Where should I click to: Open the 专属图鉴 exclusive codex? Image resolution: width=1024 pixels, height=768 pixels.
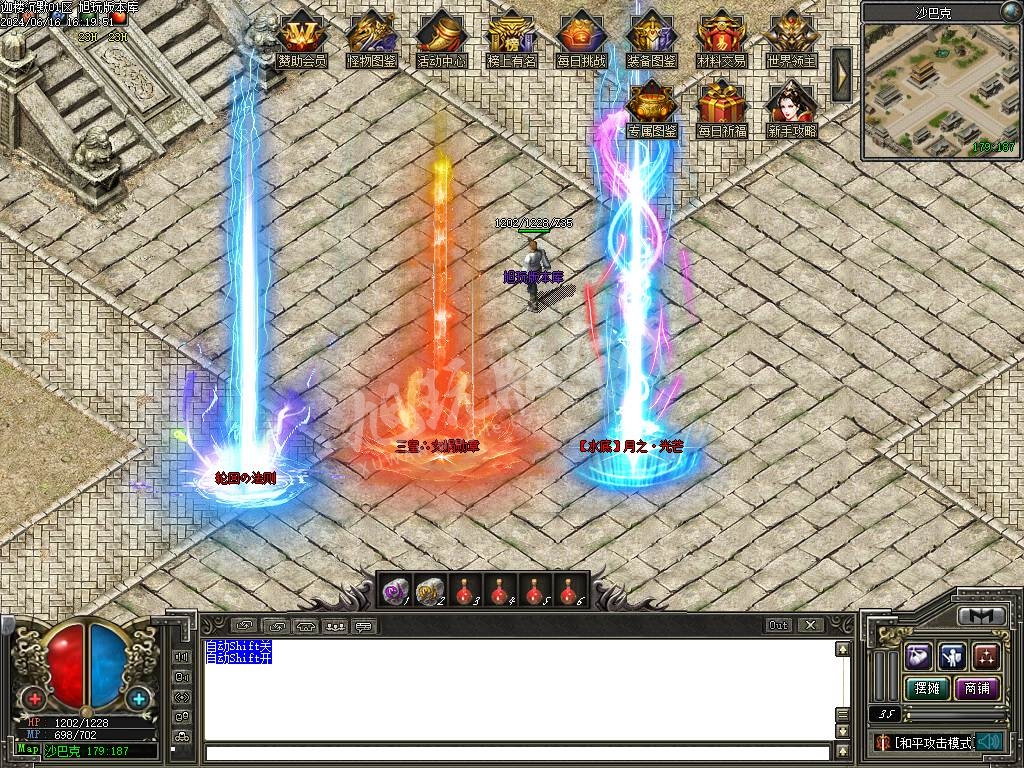[x=652, y=107]
